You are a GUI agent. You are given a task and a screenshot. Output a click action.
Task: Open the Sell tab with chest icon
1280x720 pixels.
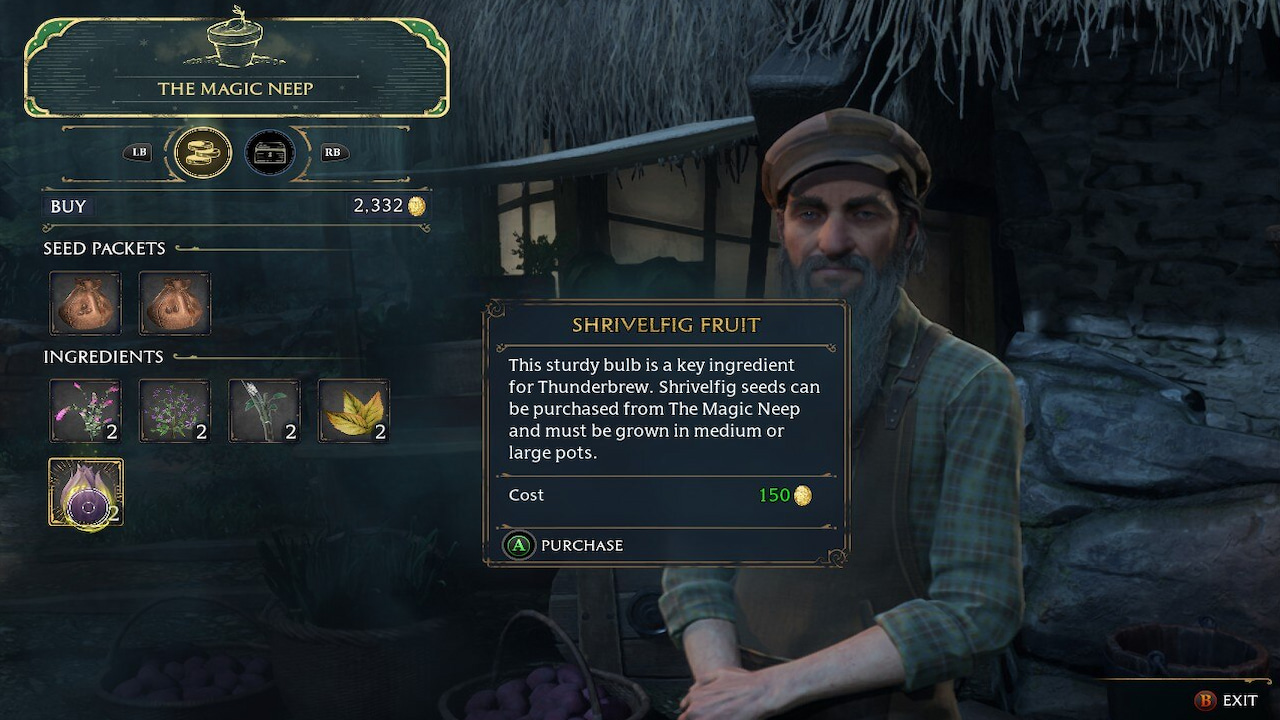tap(270, 153)
